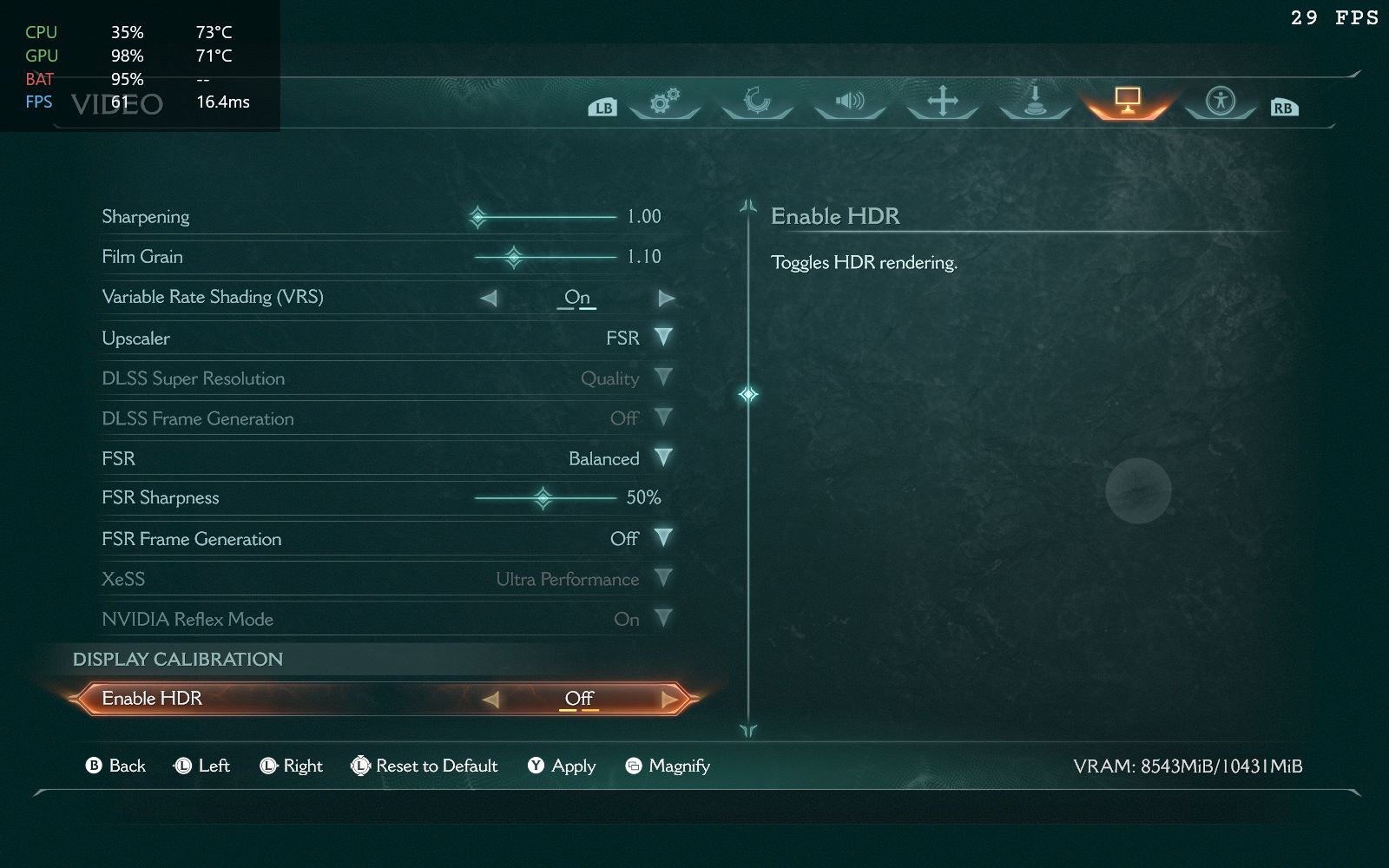This screenshot has height=868, width=1389.
Task: Expand the FSR quality dropdown
Action: point(663,457)
